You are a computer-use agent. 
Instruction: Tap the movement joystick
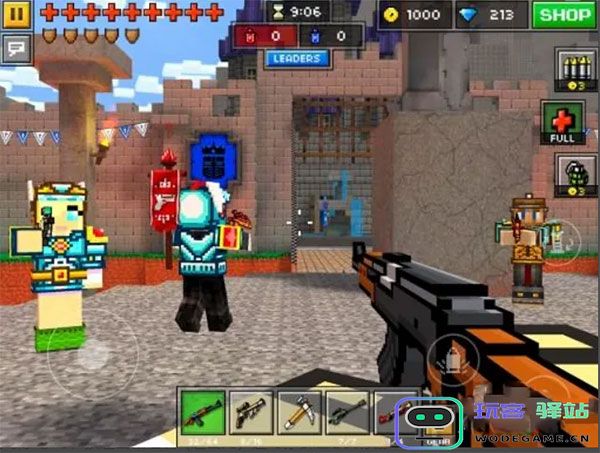(92, 353)
